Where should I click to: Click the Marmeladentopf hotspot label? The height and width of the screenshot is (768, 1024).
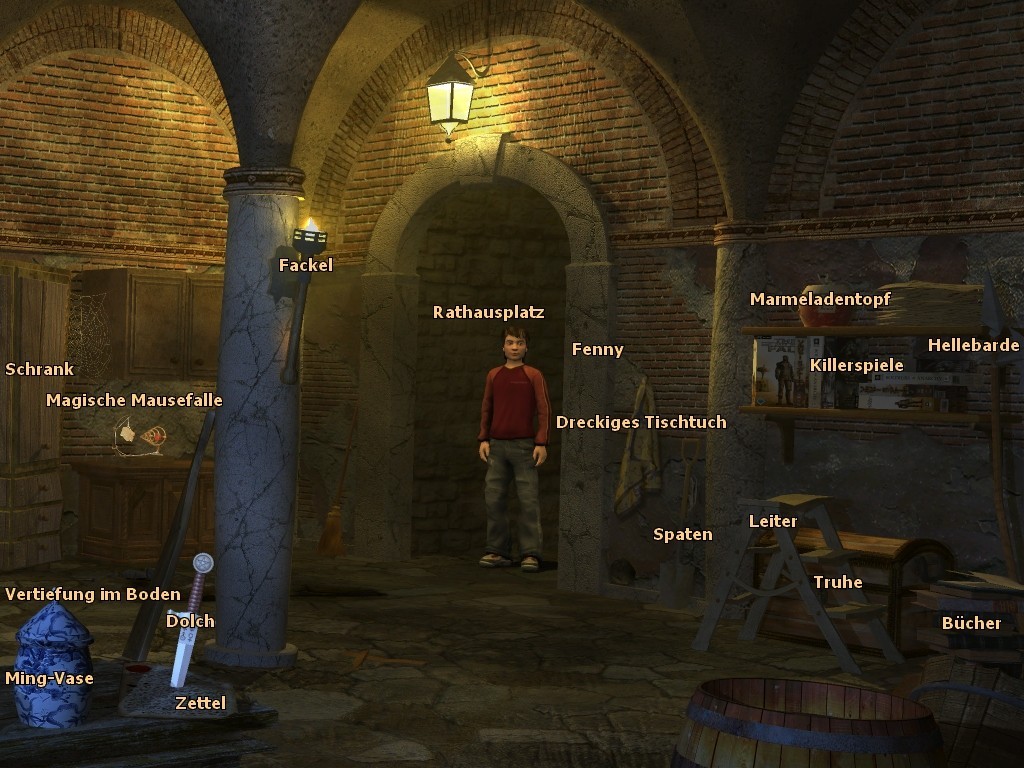pyautogui.click(x=820, y=299)
